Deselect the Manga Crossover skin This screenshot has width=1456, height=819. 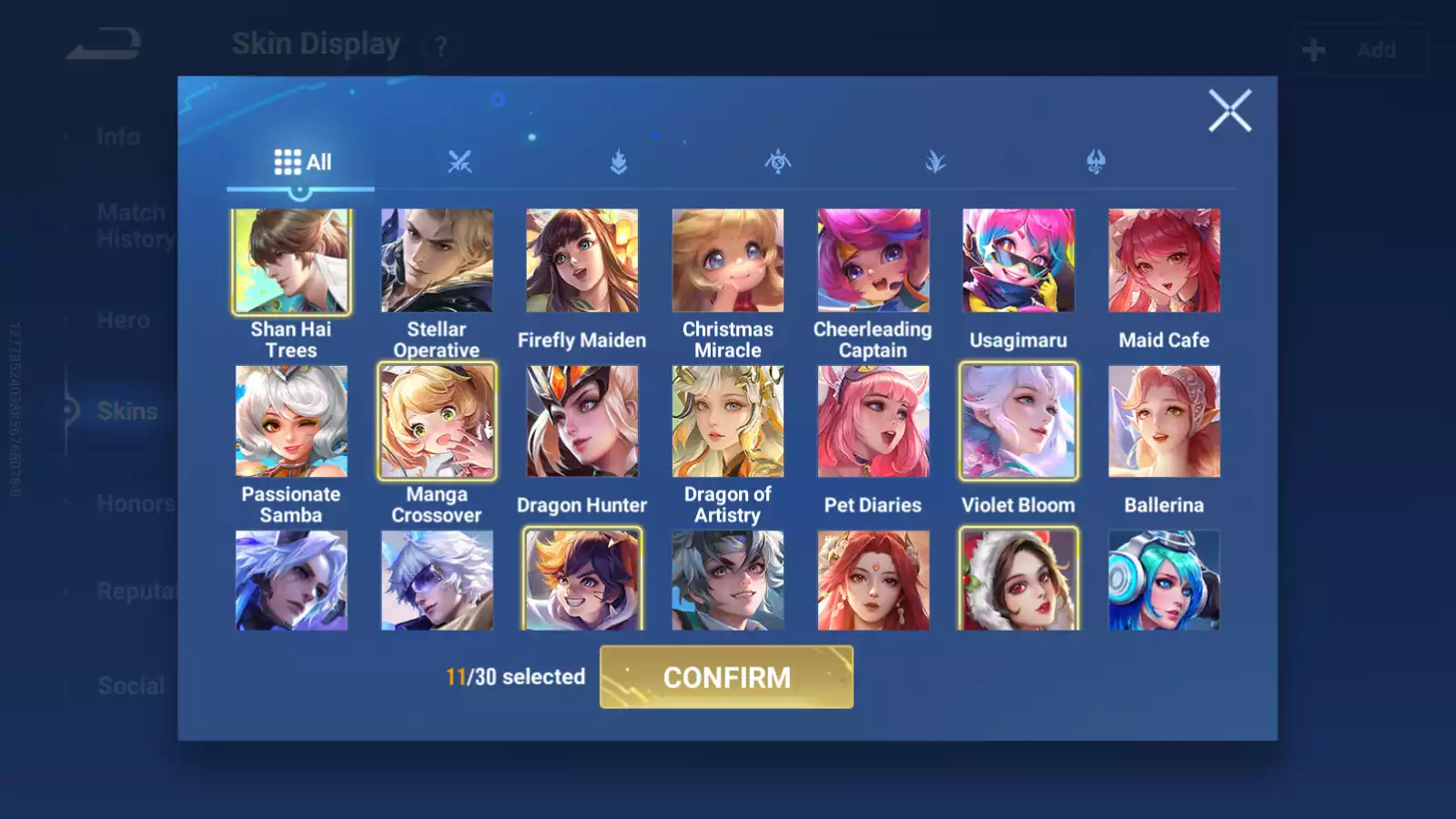[x=437, y=422]
